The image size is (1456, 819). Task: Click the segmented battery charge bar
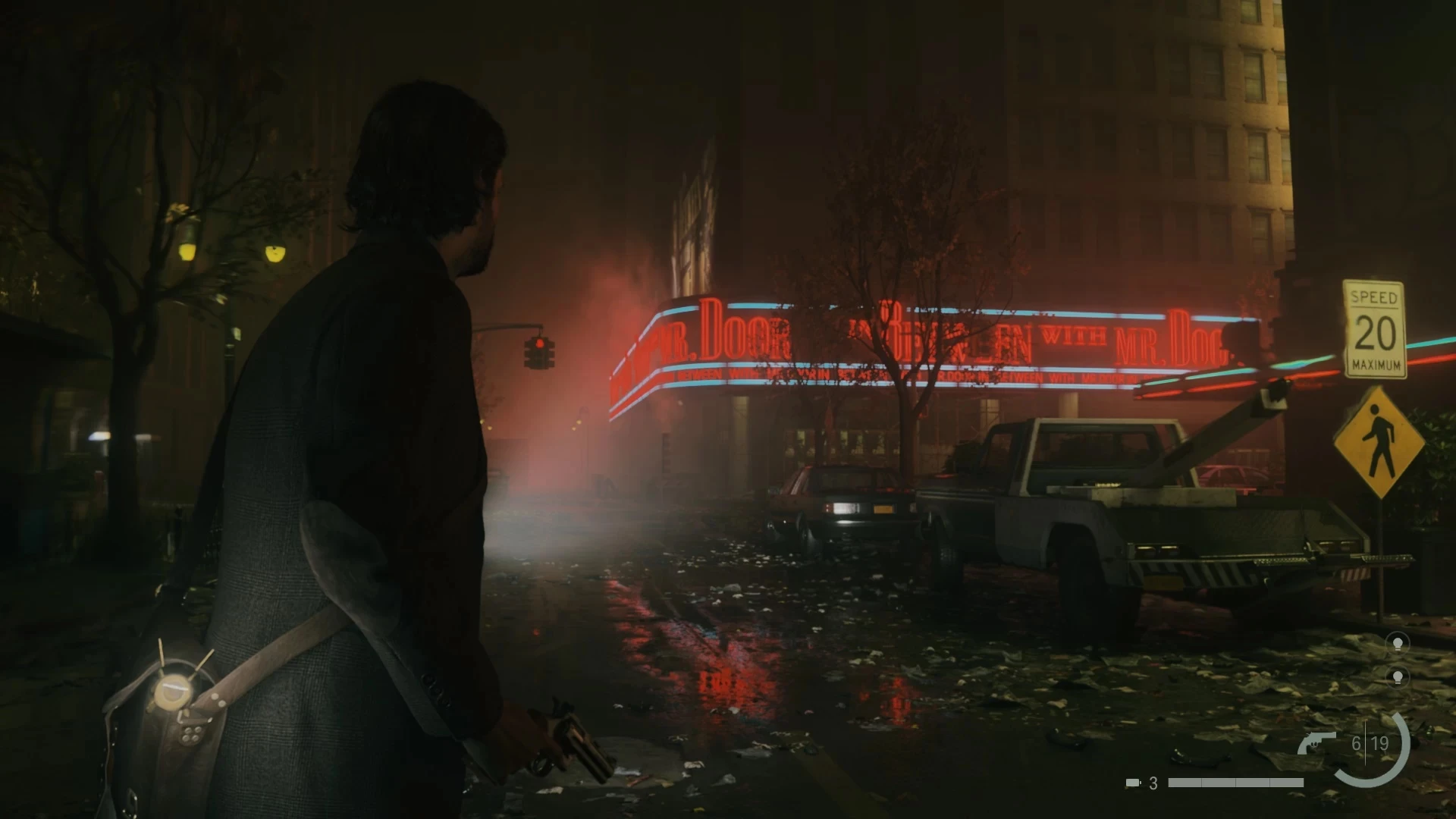pyautogui.click(x=1235, y=783)
